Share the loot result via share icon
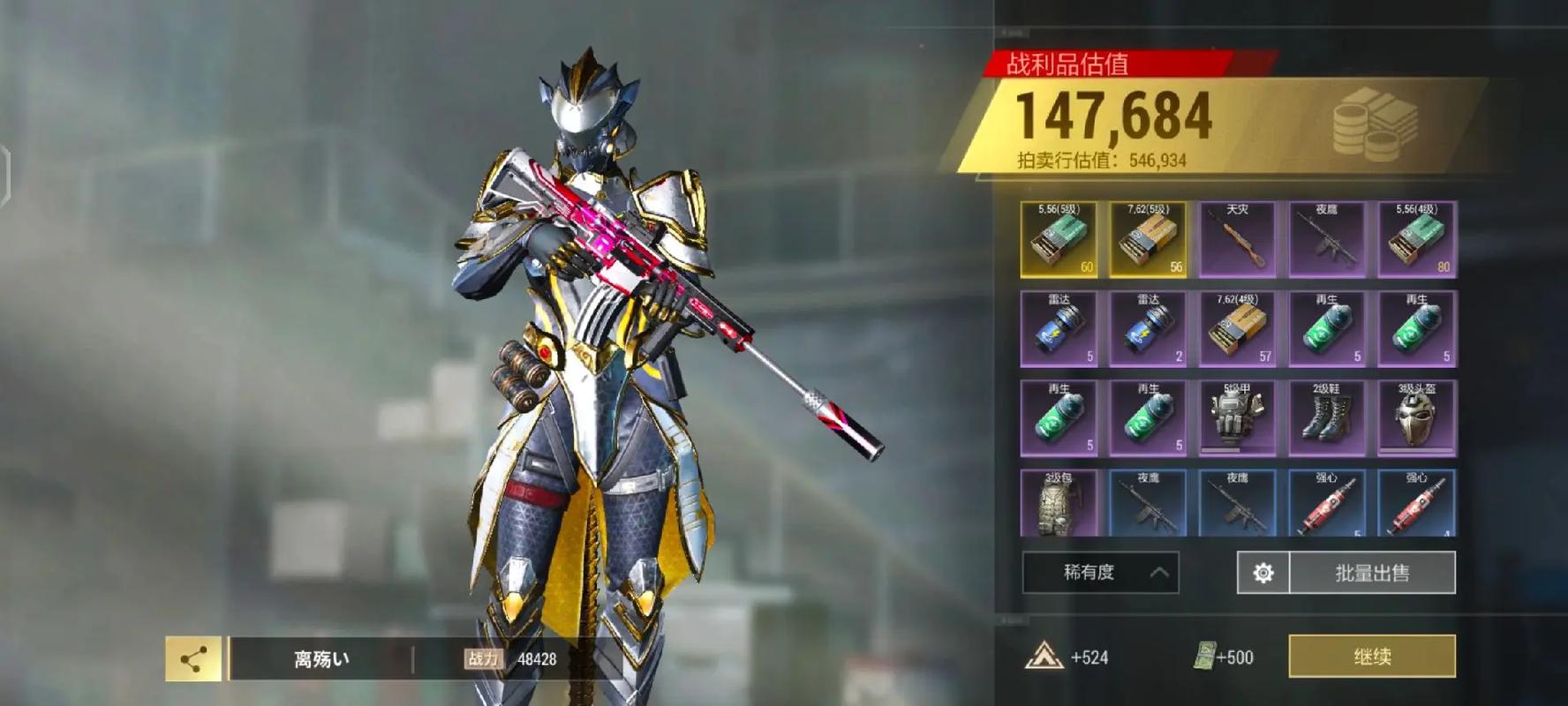This screenshot has width=1568, height=706. 193,658
